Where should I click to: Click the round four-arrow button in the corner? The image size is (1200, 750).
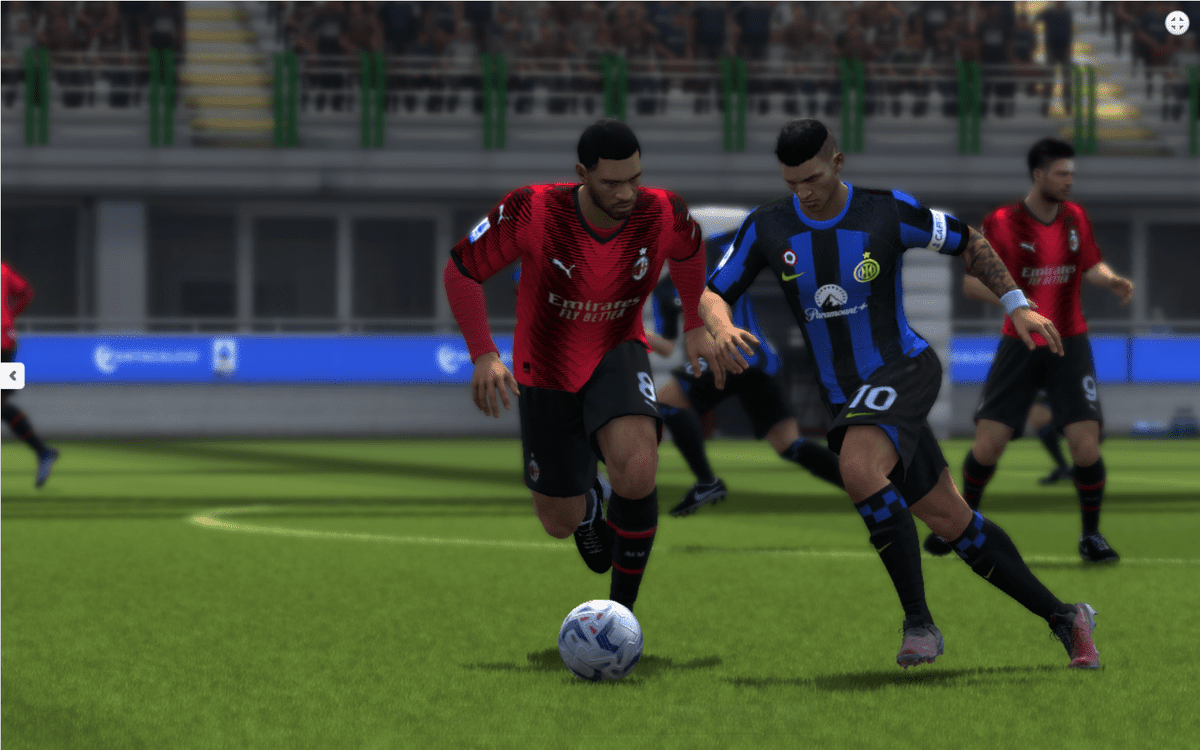1177,22
